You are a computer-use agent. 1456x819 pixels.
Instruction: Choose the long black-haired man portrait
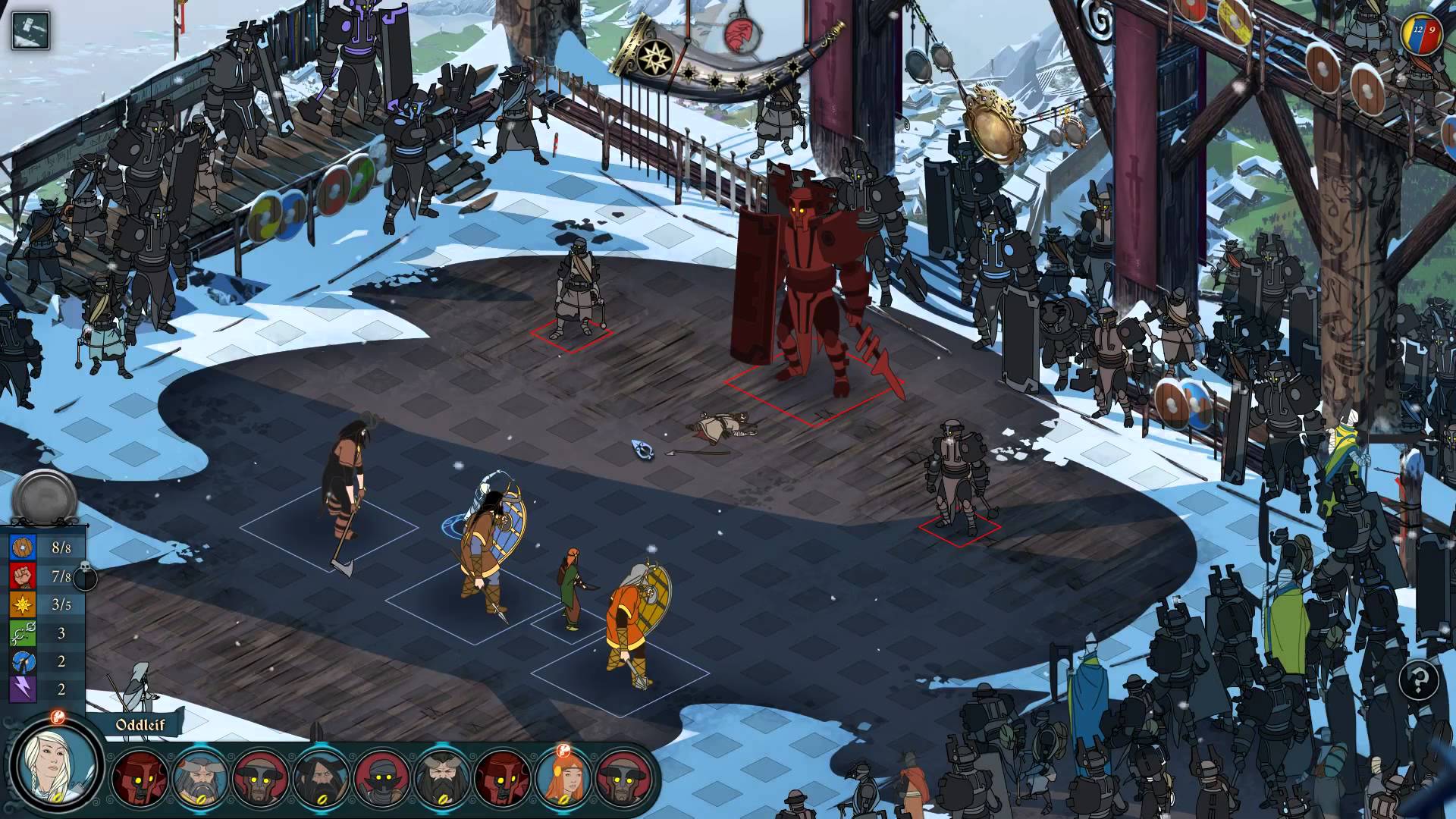coord(321,777)
